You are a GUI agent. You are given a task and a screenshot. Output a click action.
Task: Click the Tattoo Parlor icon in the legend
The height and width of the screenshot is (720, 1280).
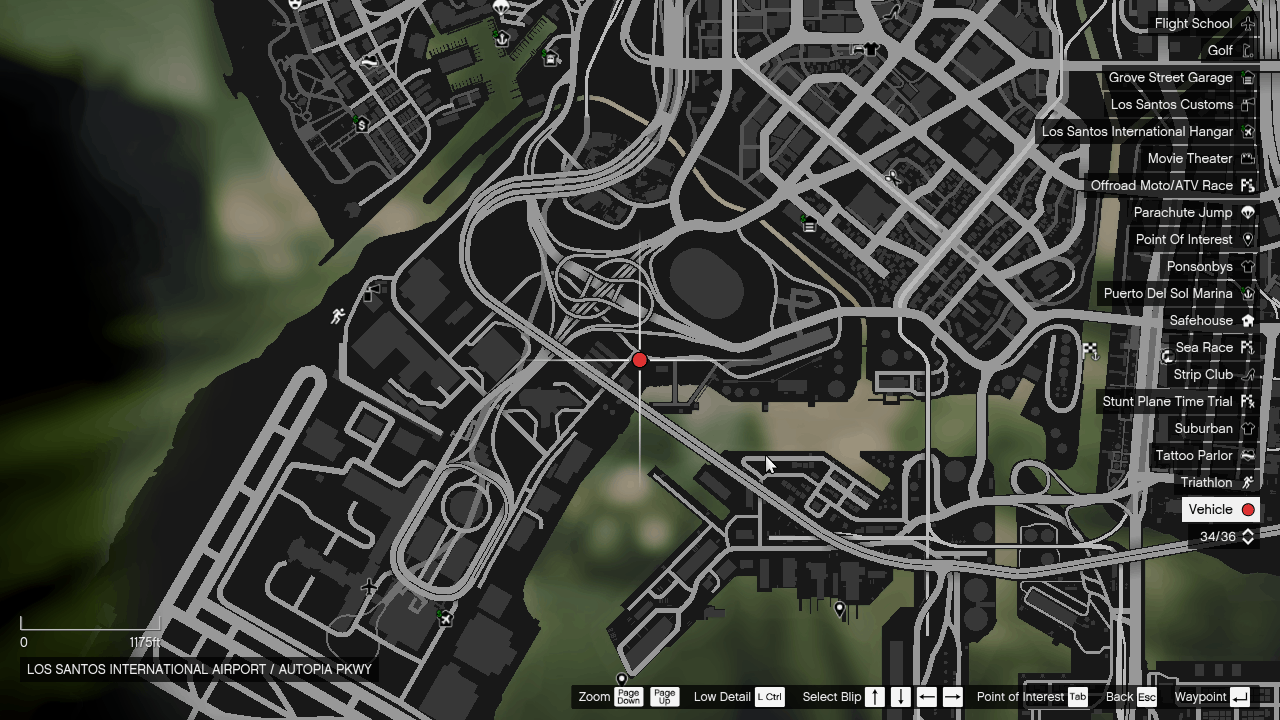pos(1247,455)
